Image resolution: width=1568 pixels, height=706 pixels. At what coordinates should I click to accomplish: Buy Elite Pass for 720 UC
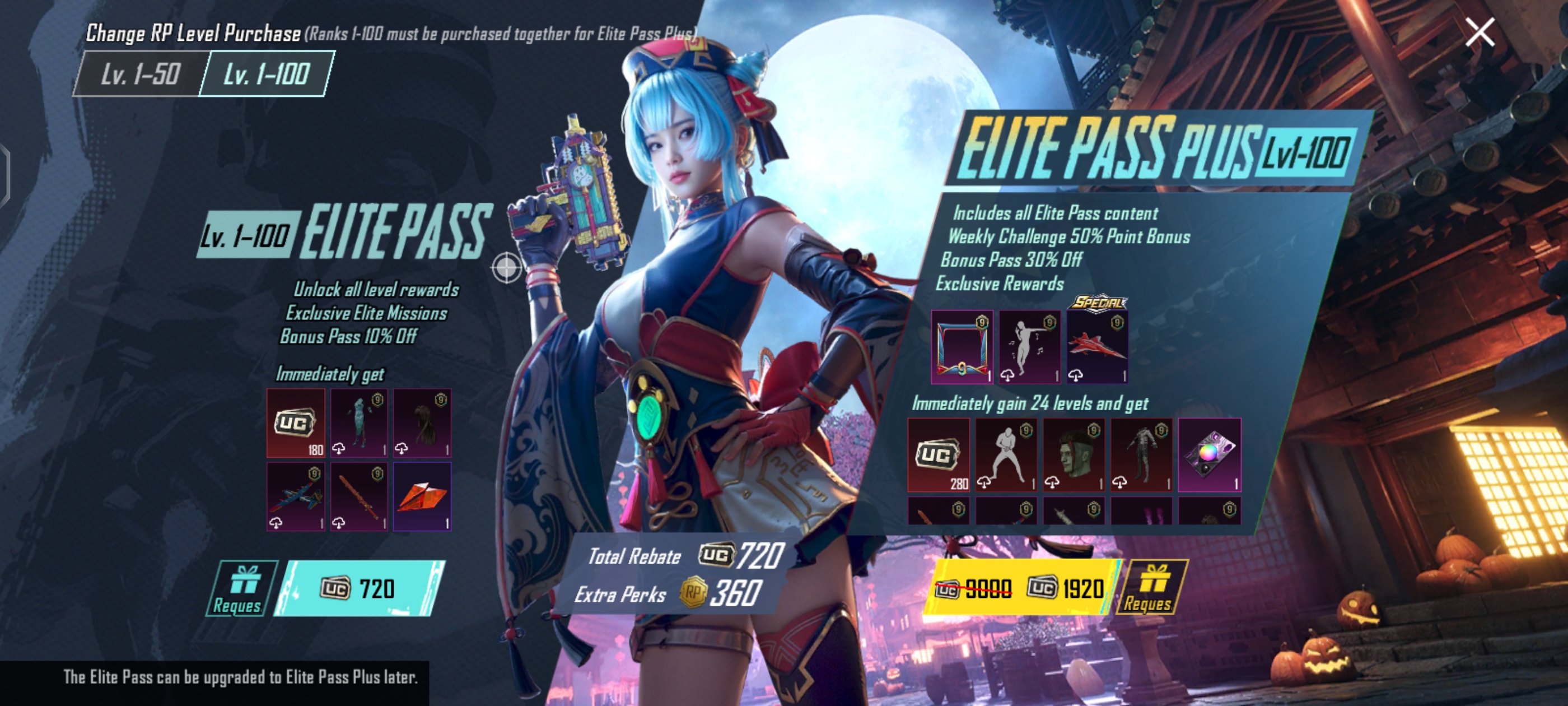(x=359, y=588)
